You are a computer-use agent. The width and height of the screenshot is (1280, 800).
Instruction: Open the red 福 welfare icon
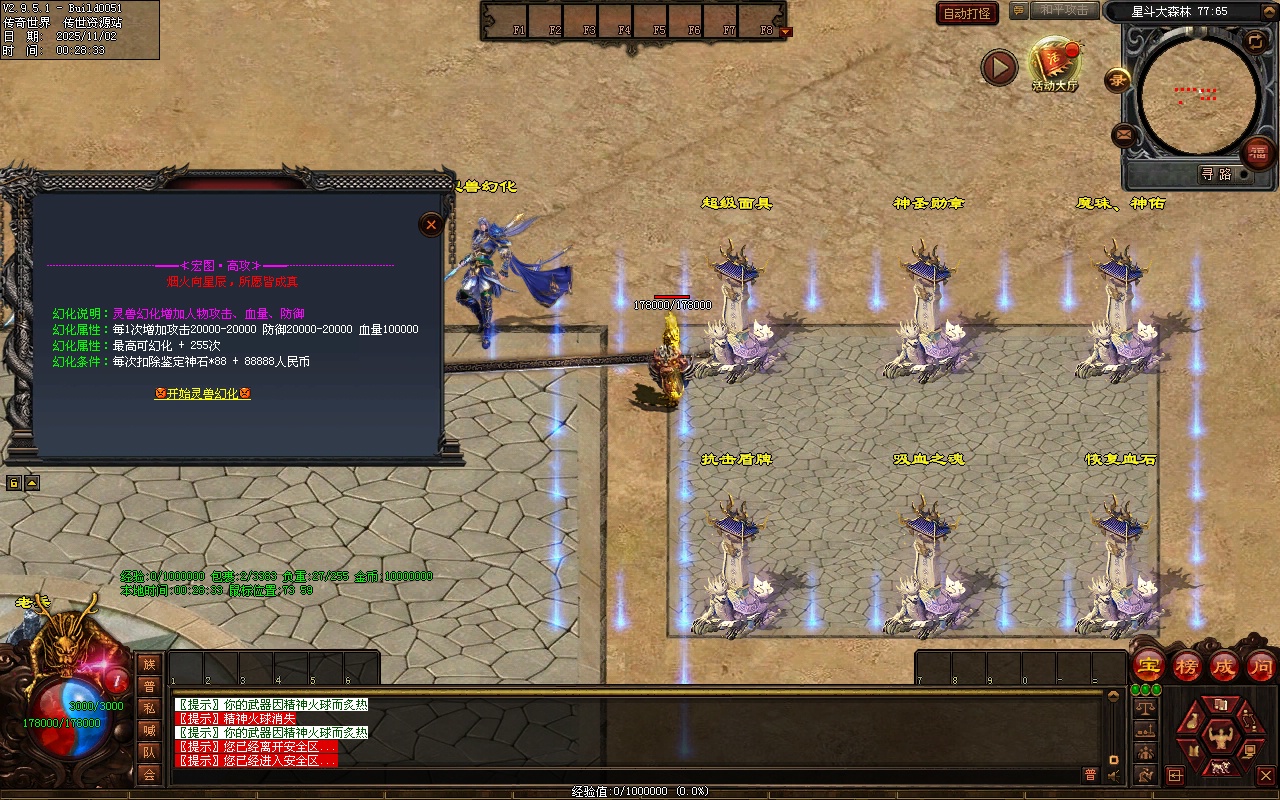pos(1257,153)
